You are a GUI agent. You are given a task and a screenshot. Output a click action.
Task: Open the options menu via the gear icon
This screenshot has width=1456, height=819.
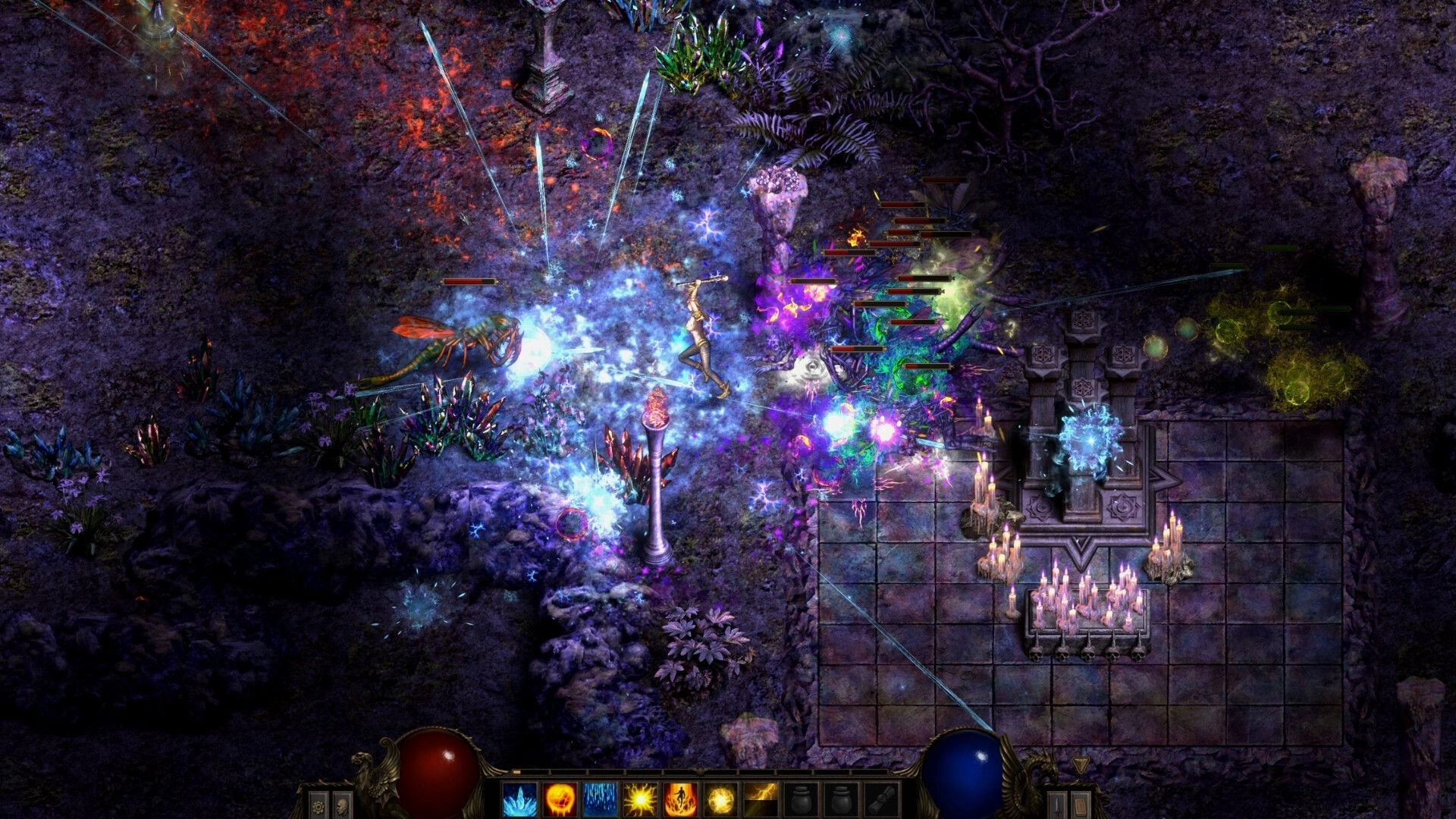pyautogui.click(x=318, y=806)
